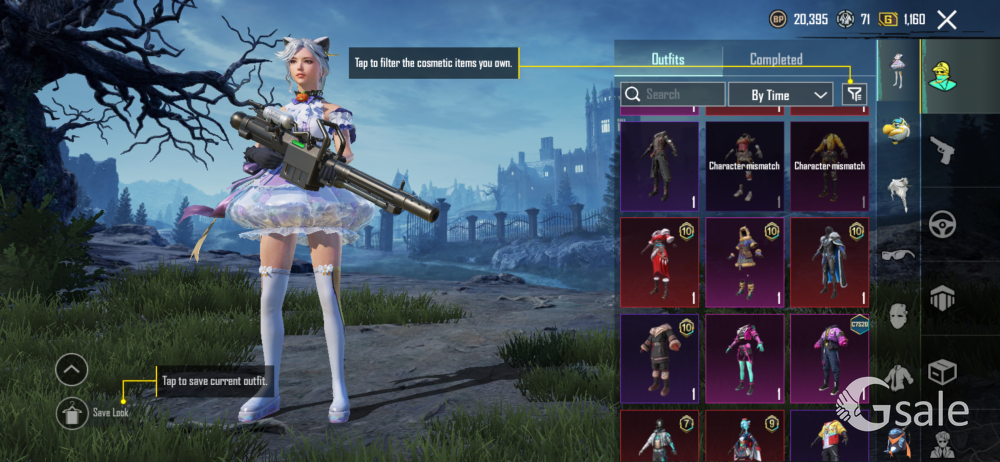
Task: Select the blue caped knight outfit
Action: pyautogui.click(x=829, y=262)
